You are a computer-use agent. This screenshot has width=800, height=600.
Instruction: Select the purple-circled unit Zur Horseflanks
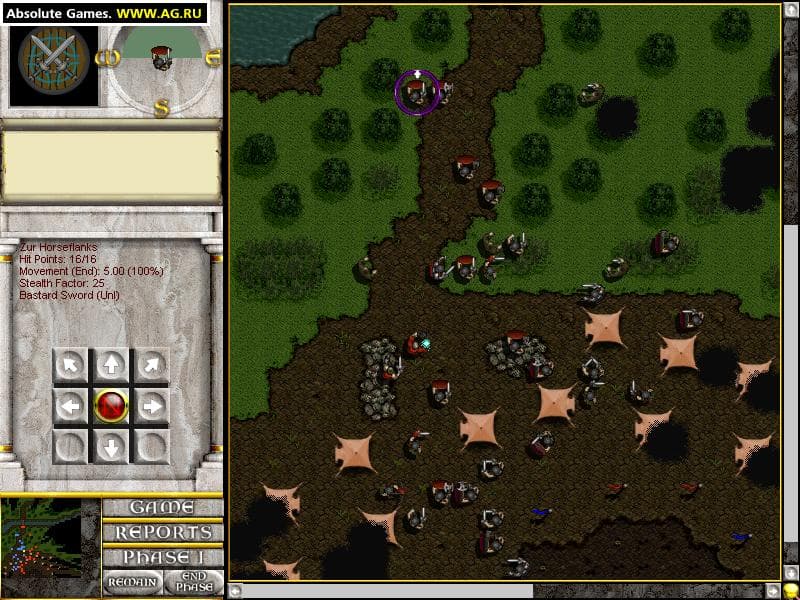point(417,93)
